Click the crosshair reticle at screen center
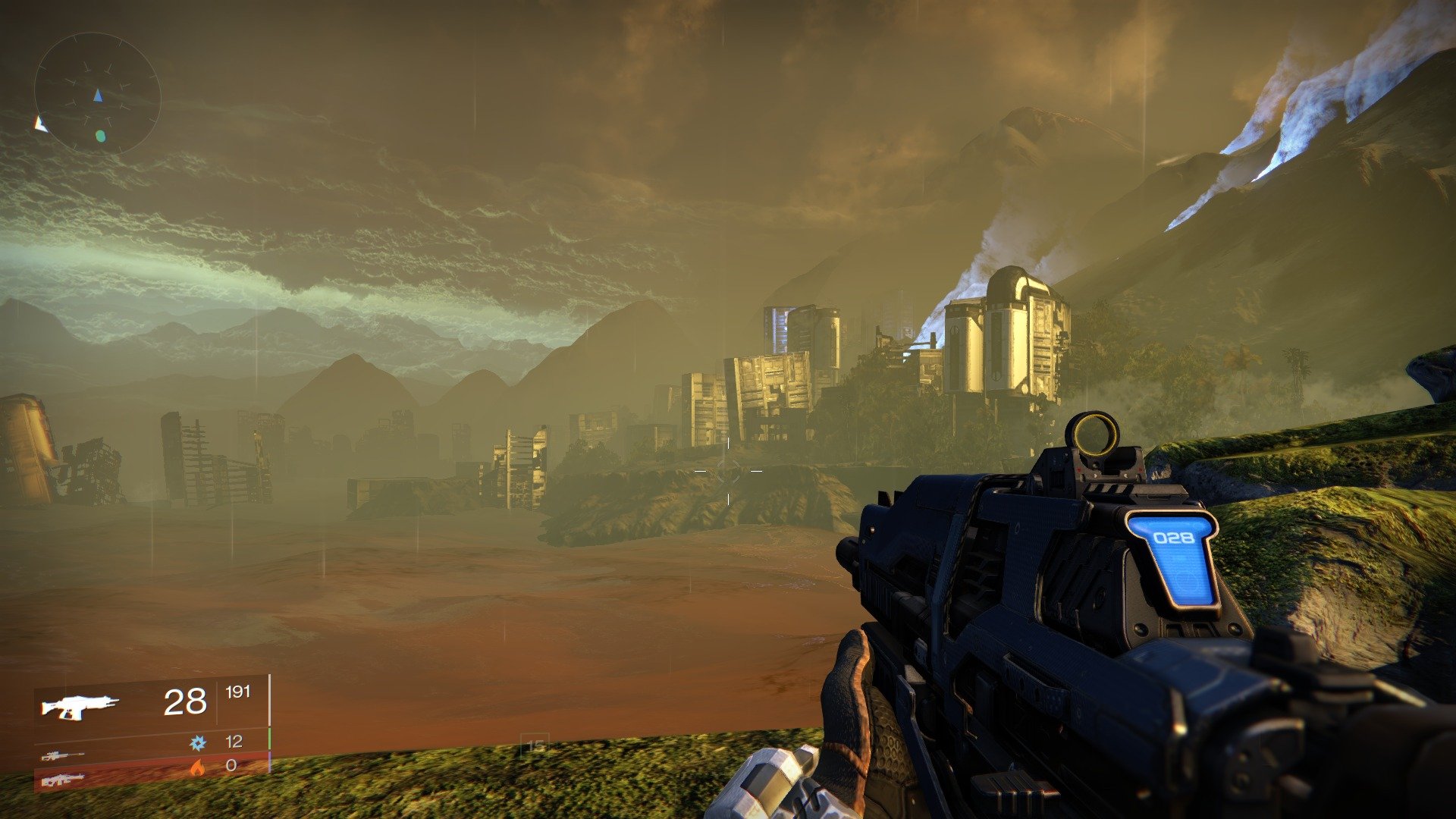This screenshot has height=819, width=1456. [728, 470]
